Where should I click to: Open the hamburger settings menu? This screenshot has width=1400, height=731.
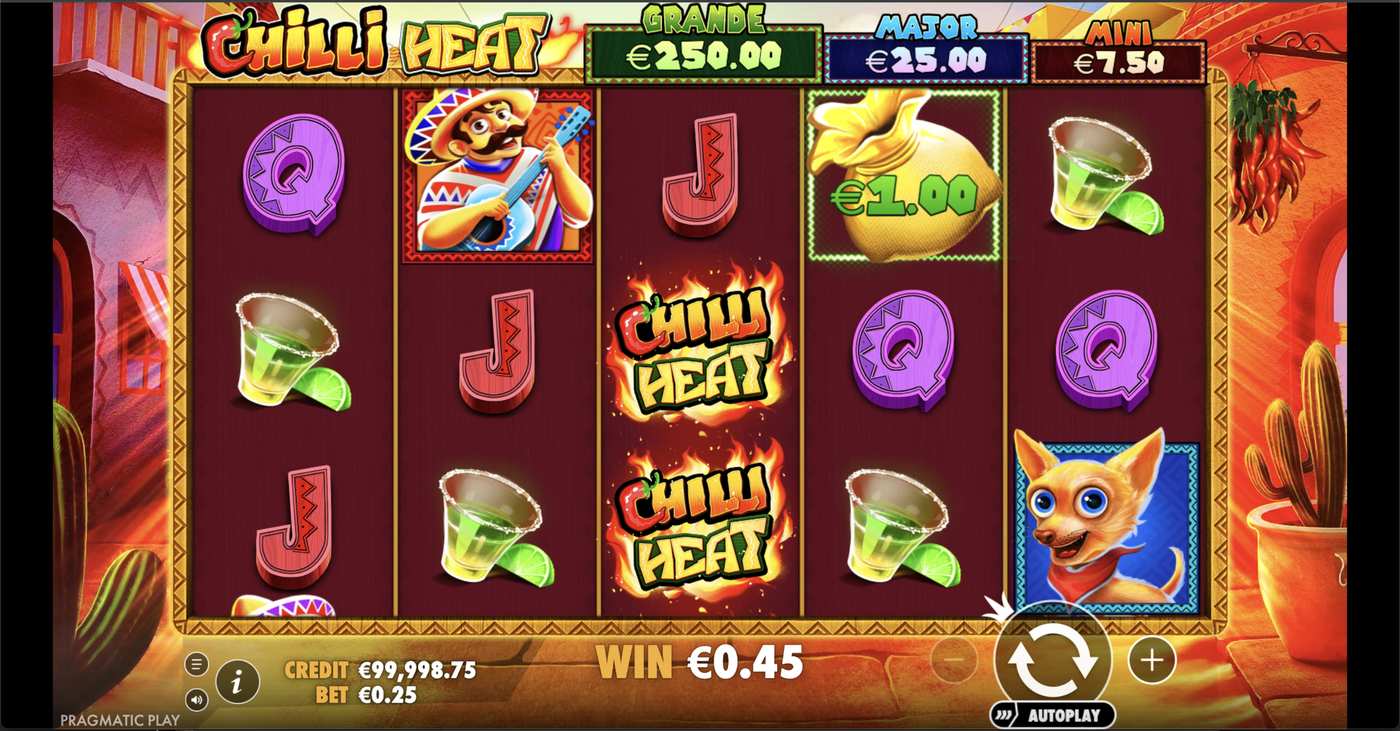point(197,664)
